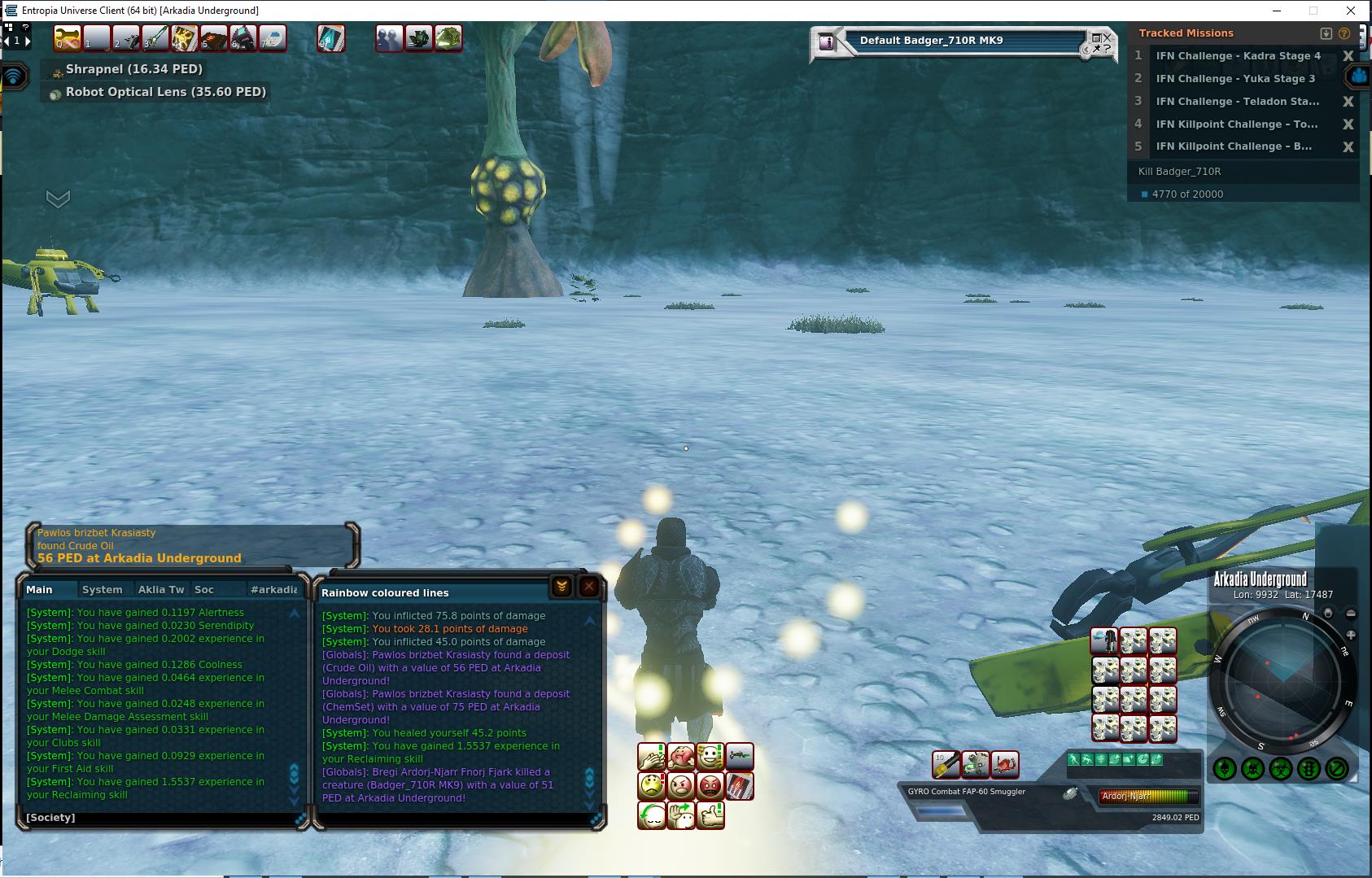Select the IFN Challenge - Yuka Stage 3 mission
The width and height of the screenshot is (1372, 878).
click(x=1234, y=79)
